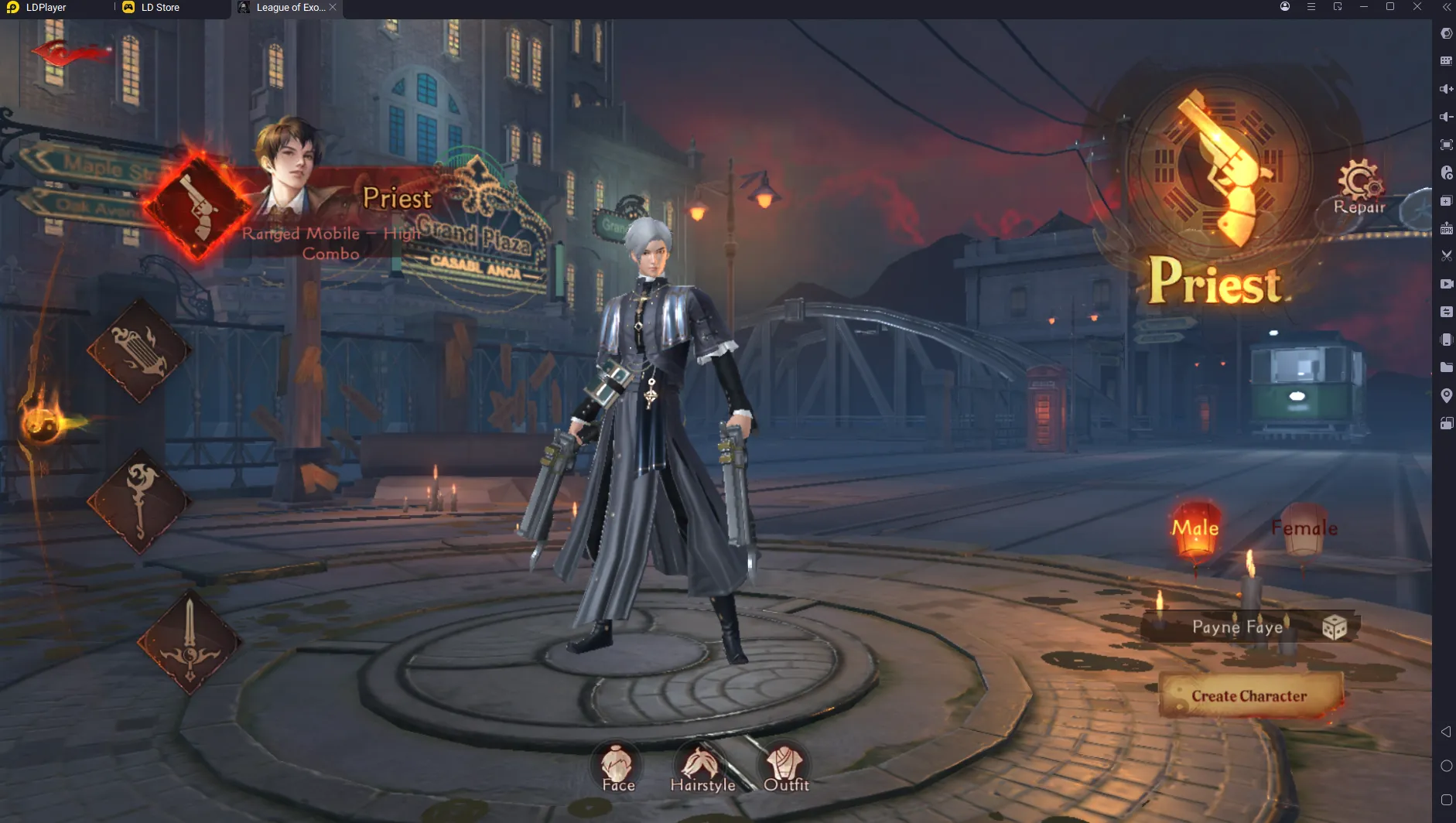Open the Repair gear option
The width and height of the screenshot is (1456, 823).
[x=1359, y=186]
